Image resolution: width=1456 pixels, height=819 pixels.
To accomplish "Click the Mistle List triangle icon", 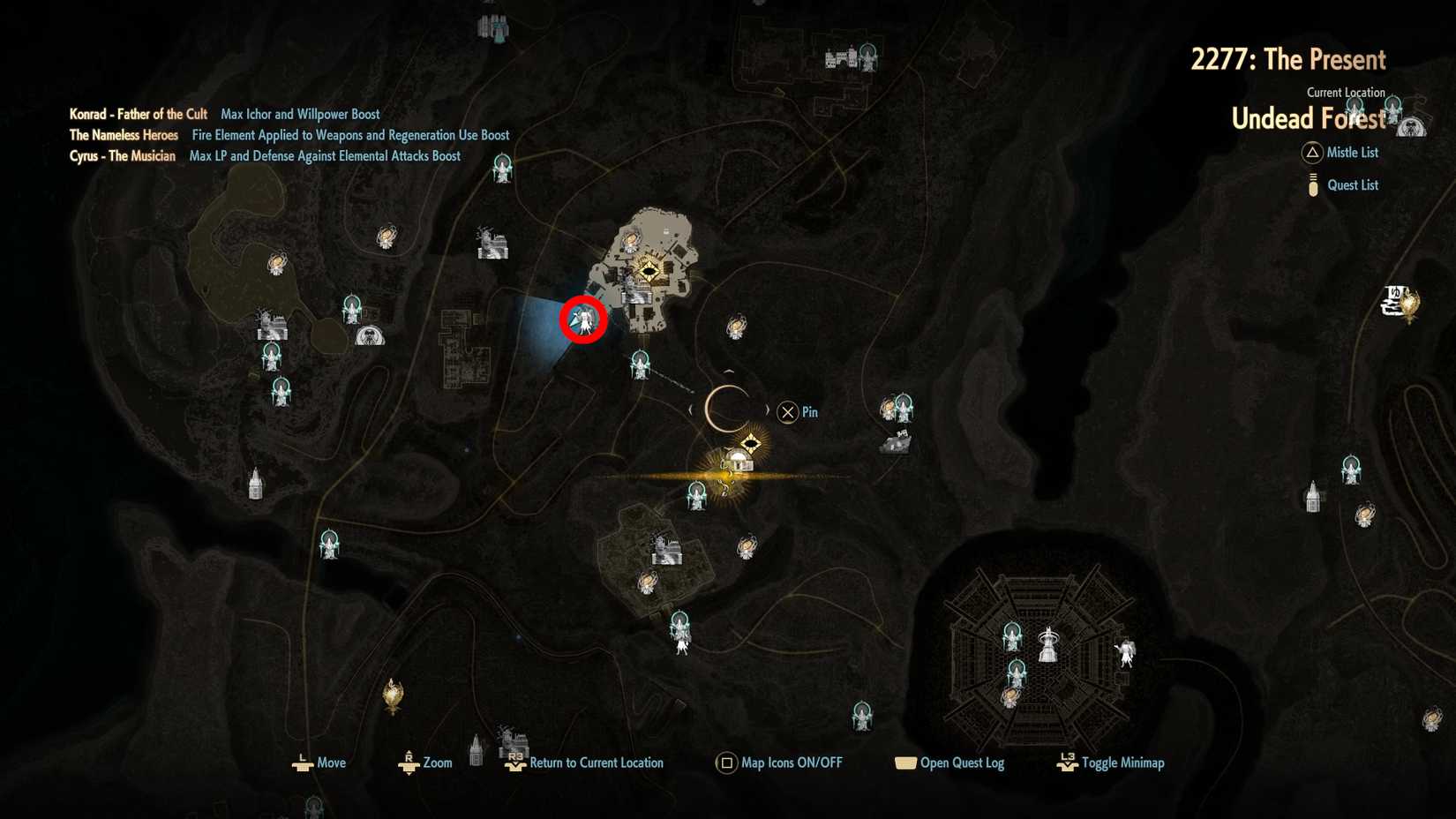I will pyautogui.click(x=1311, y=153).
